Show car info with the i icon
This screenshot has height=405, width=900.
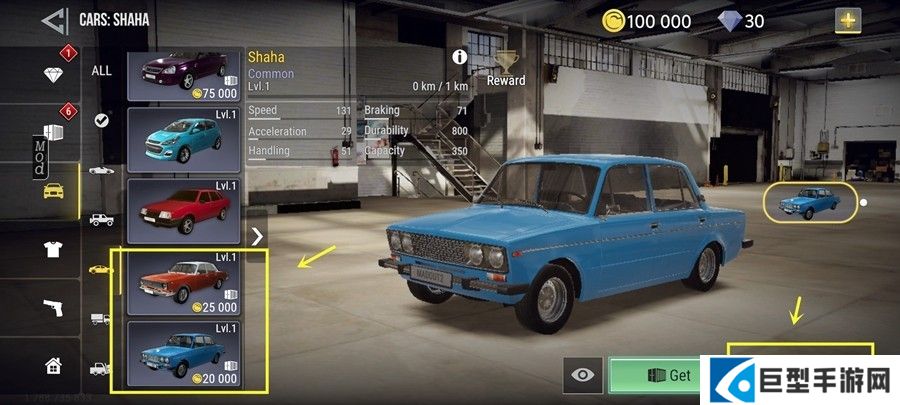461,57
